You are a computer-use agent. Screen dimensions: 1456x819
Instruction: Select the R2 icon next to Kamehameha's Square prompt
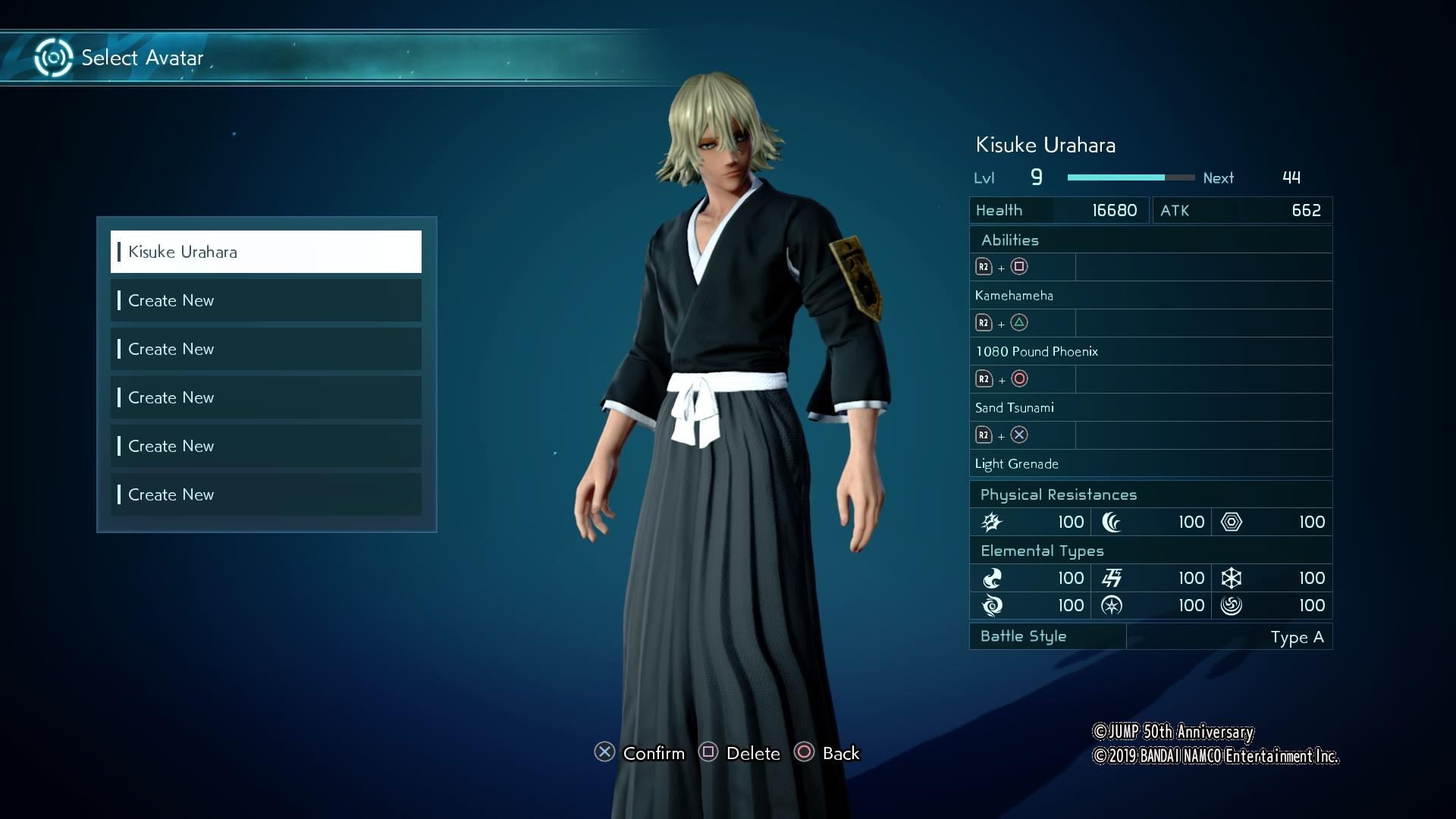pyautogui.click(x=985, y=267)
